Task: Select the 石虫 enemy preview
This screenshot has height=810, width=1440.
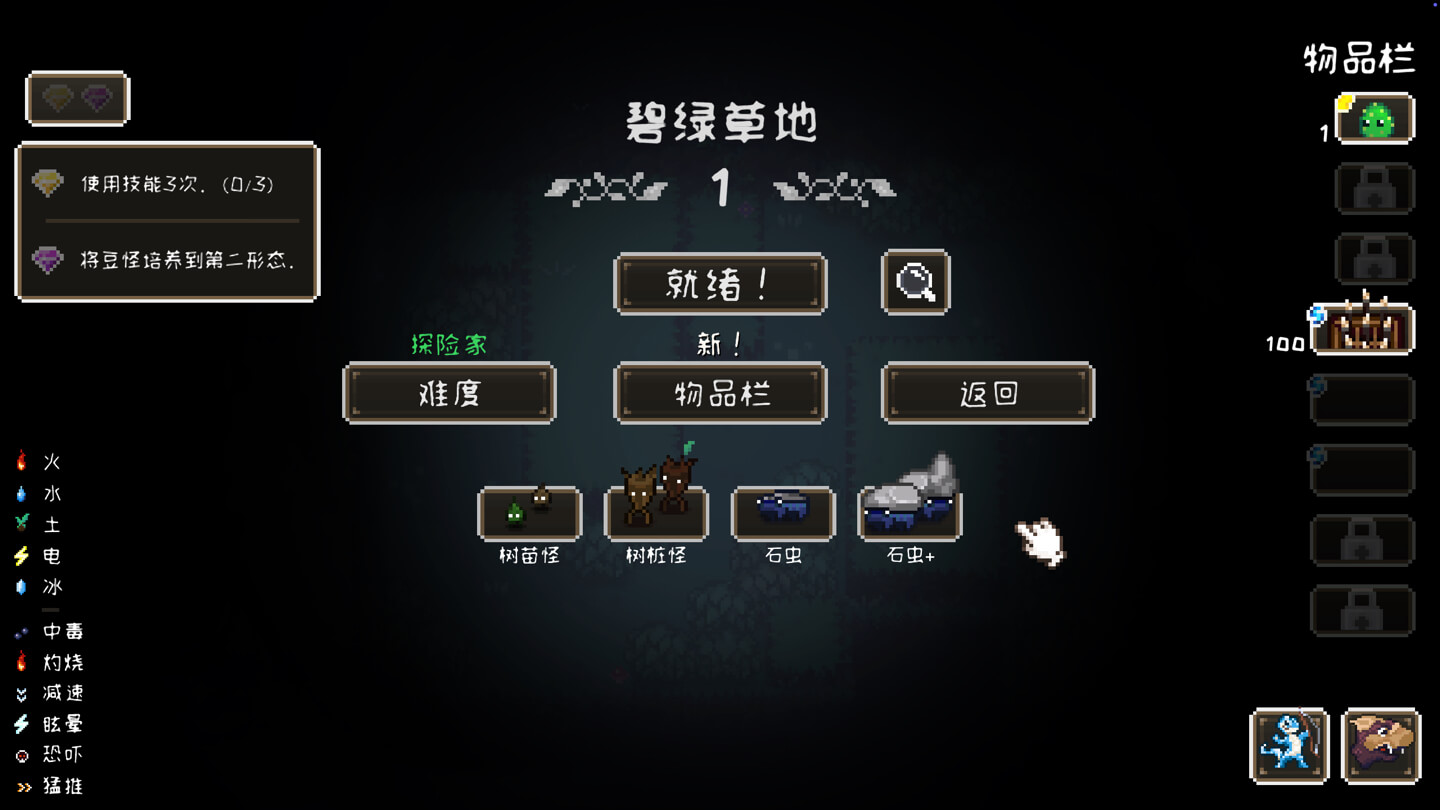Action: [783, 514]
